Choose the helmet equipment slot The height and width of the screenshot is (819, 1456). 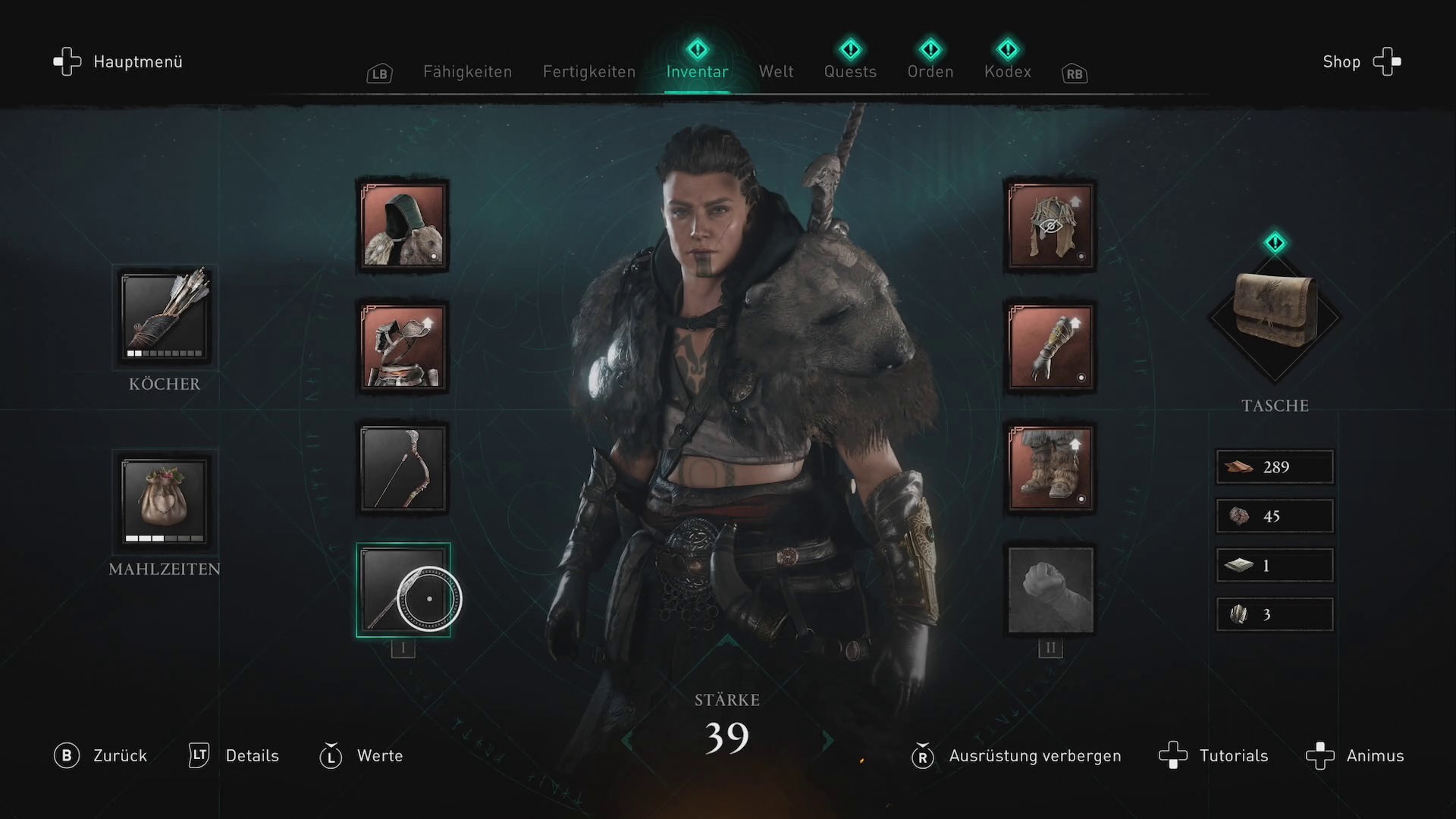1050,226
